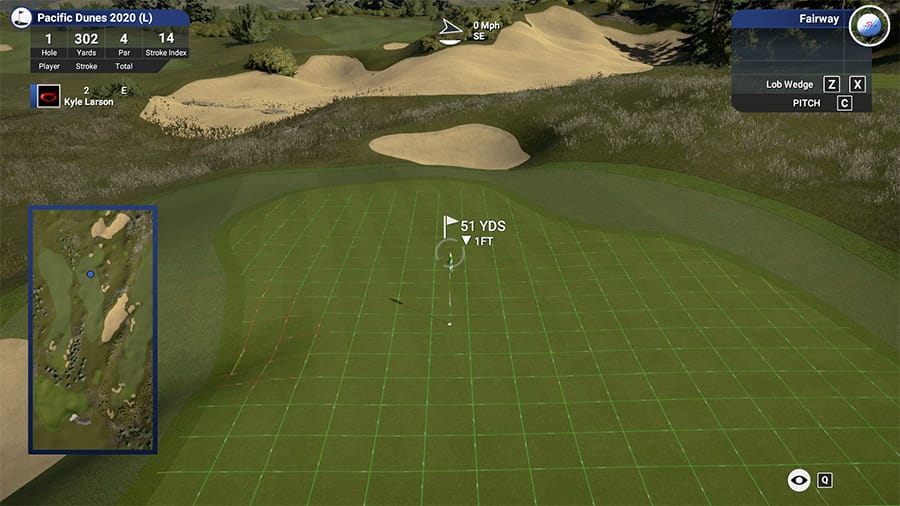
Task: Choose the PITCH shot type
Action: coord(806,103)
